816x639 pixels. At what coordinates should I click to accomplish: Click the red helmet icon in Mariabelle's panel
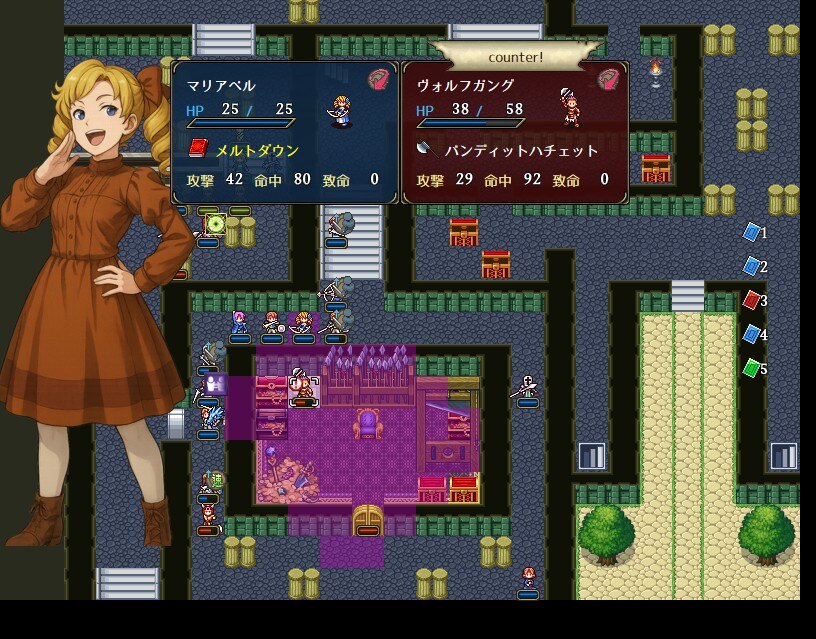coord(380,80)
